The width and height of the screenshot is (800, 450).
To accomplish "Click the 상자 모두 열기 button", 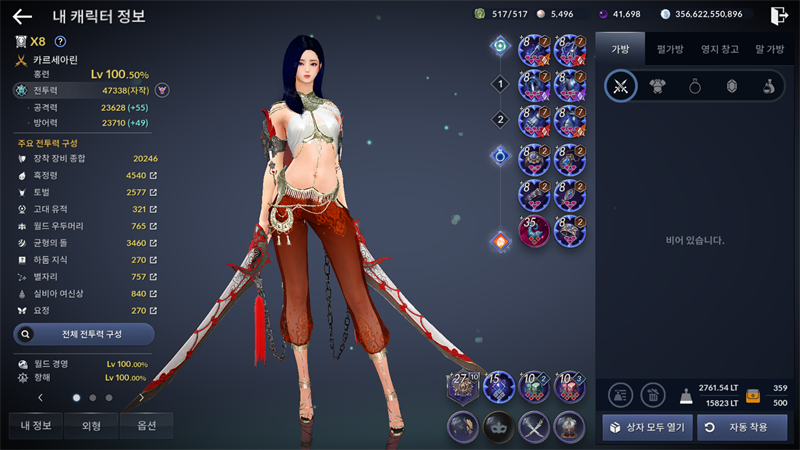I will (x=646, y=427).
